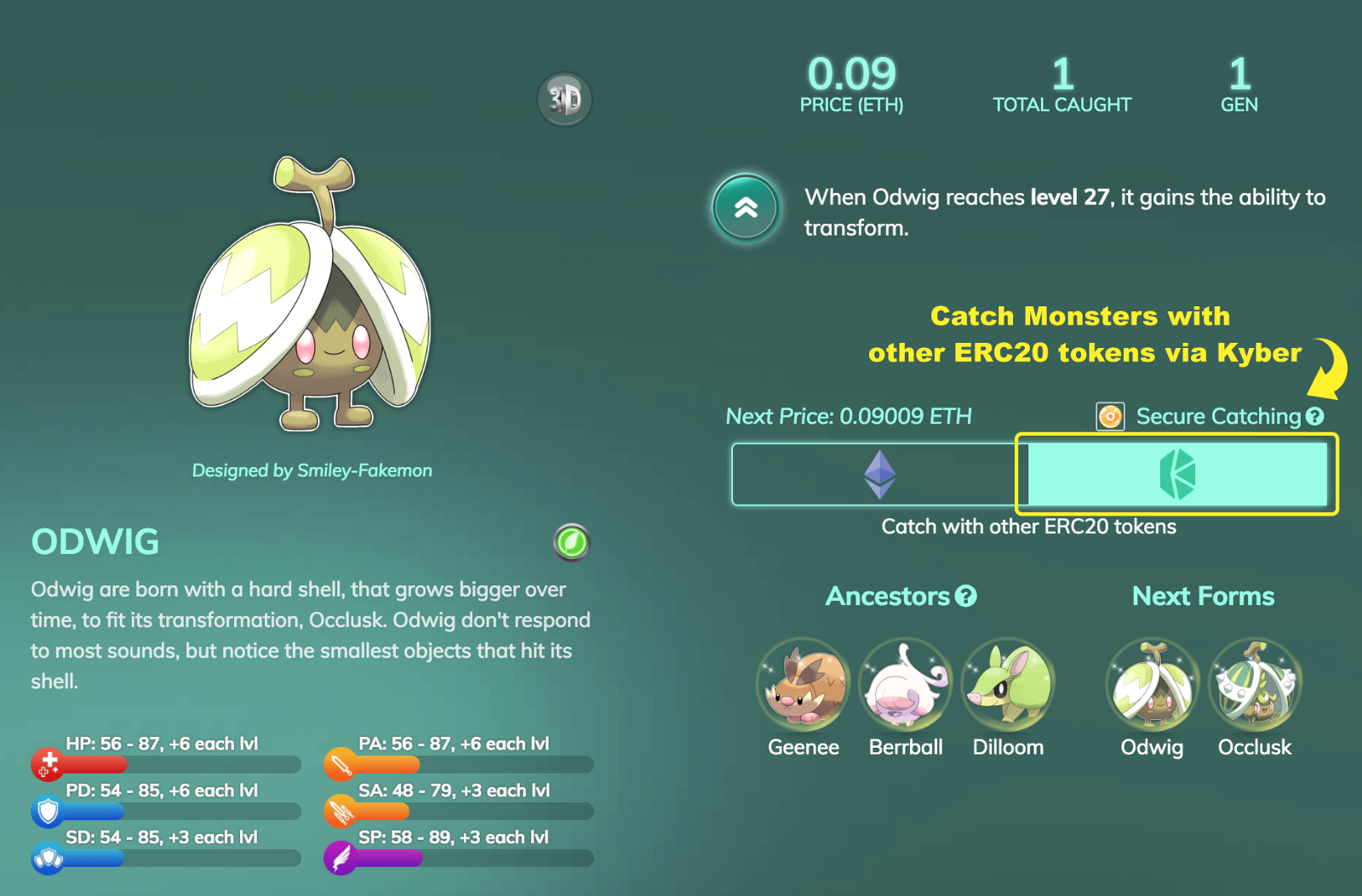Click the Designed by Smiley-Fakemon credit
Image resolution: width=1362 pixels, height=896 pixels.
(312, 470)
